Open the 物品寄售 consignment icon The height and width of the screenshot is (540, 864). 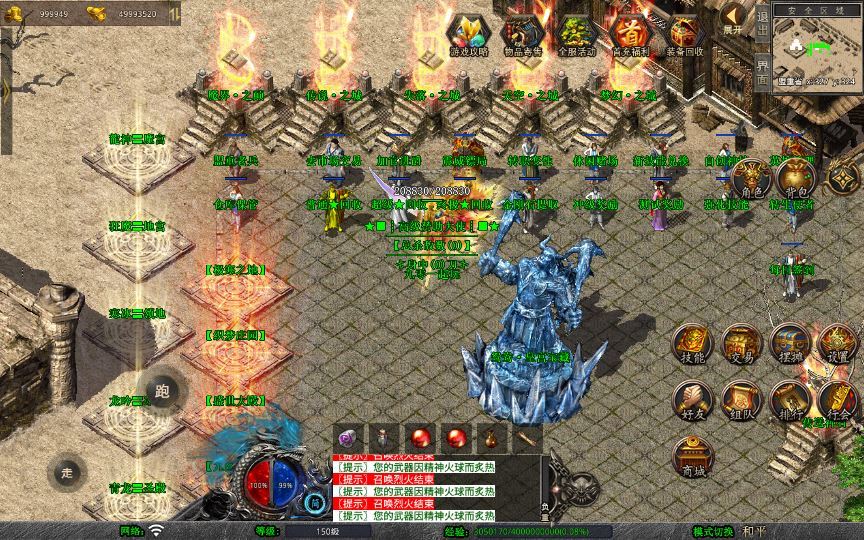520,34
